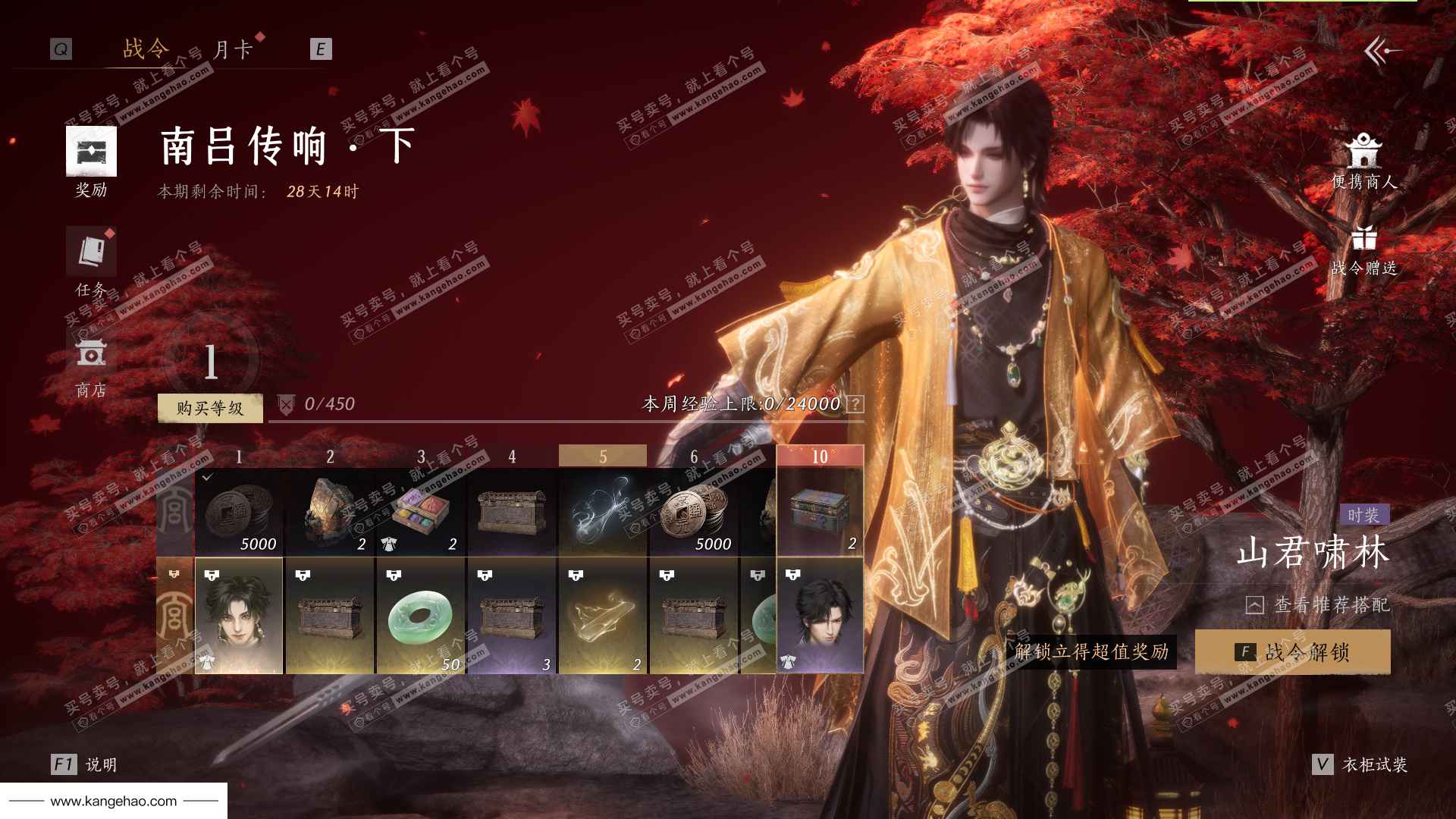The image size is (1456, 819).
Task: Select the level 10 premium hairstyle reward
Action: coord(820,616)
